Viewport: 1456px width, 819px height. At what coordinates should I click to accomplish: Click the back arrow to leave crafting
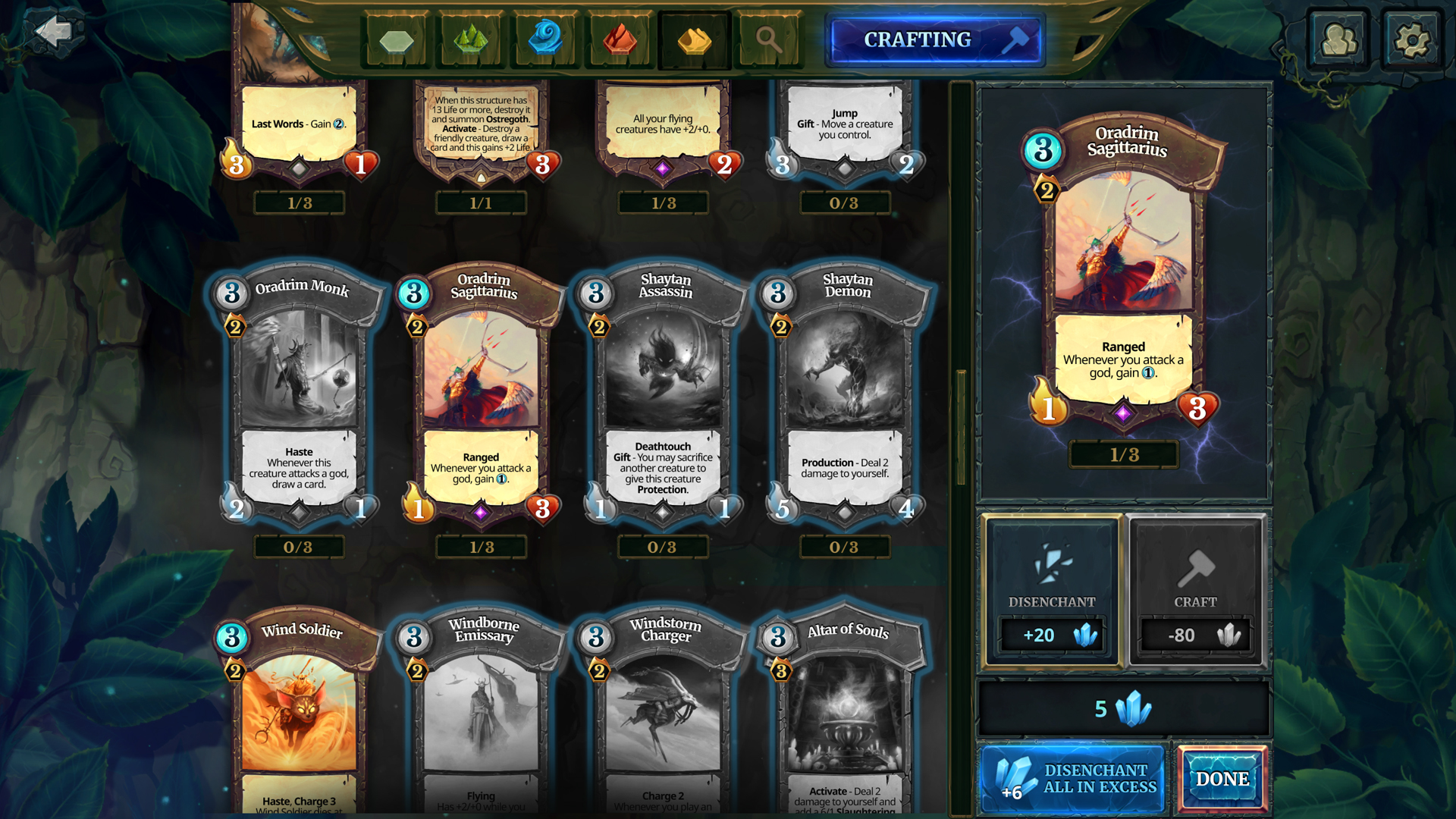[x=52, y=32]
